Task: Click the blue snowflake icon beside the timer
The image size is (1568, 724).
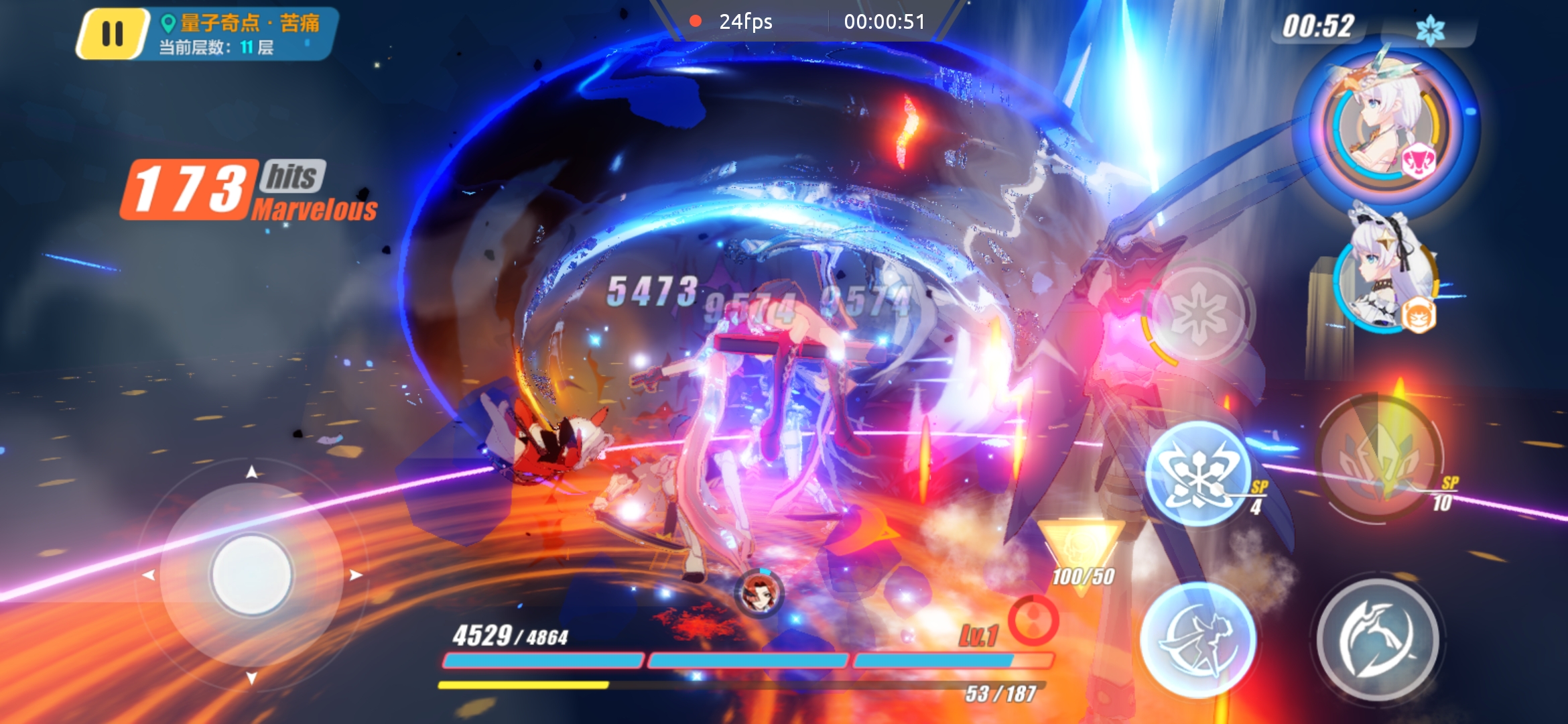Action: click(1429, 30)
